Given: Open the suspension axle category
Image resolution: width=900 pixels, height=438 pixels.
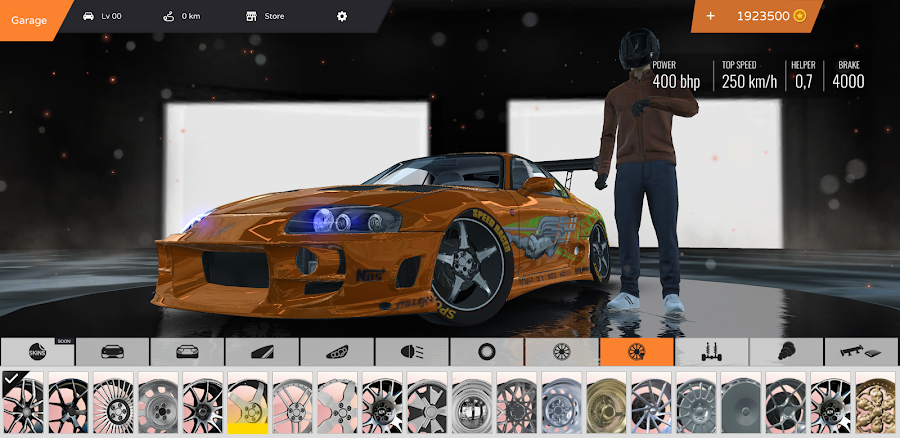Looking at the screenshot, I should (x=712, y=352).
